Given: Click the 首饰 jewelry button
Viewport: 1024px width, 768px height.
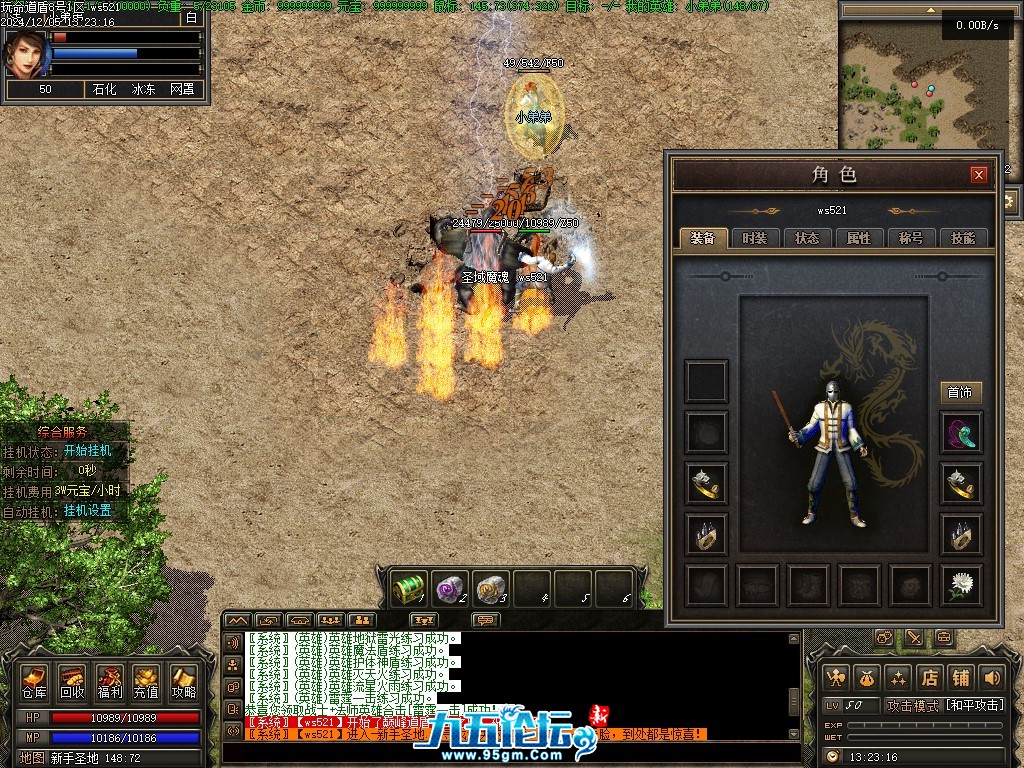Looking at the screenshot, I should pyautogui.click(x=960, y=392).
